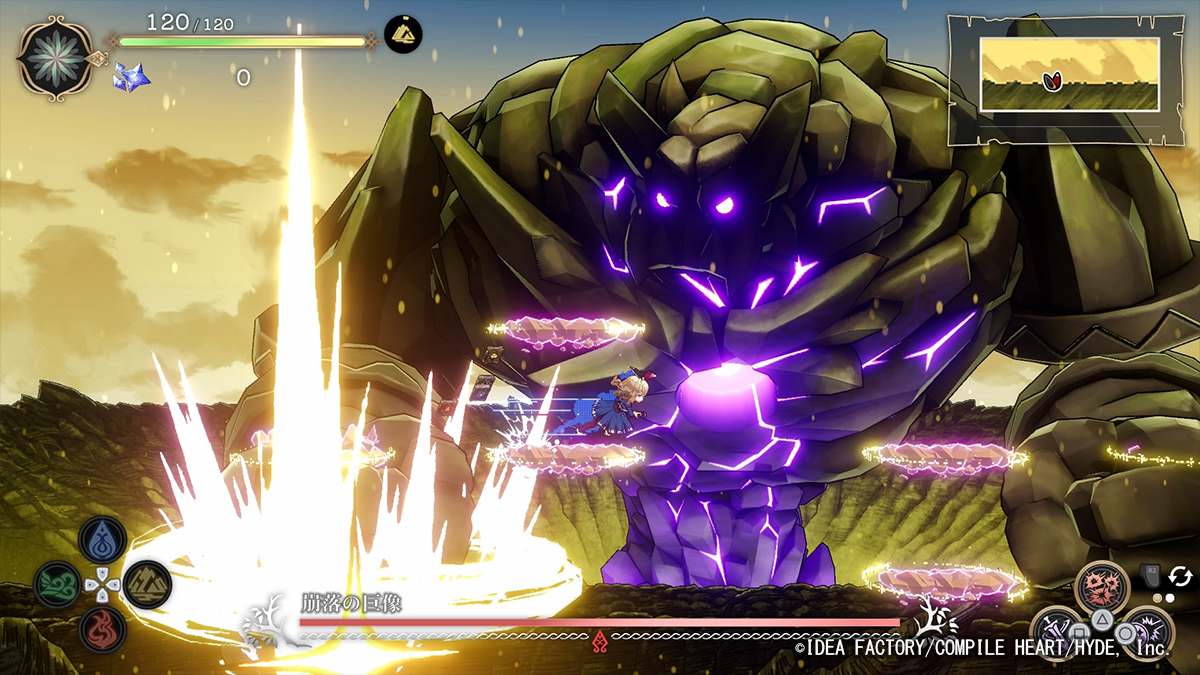Click the white skill-set swap arrows
The image size is (1200, 675).
click(x=1180, y=576)
